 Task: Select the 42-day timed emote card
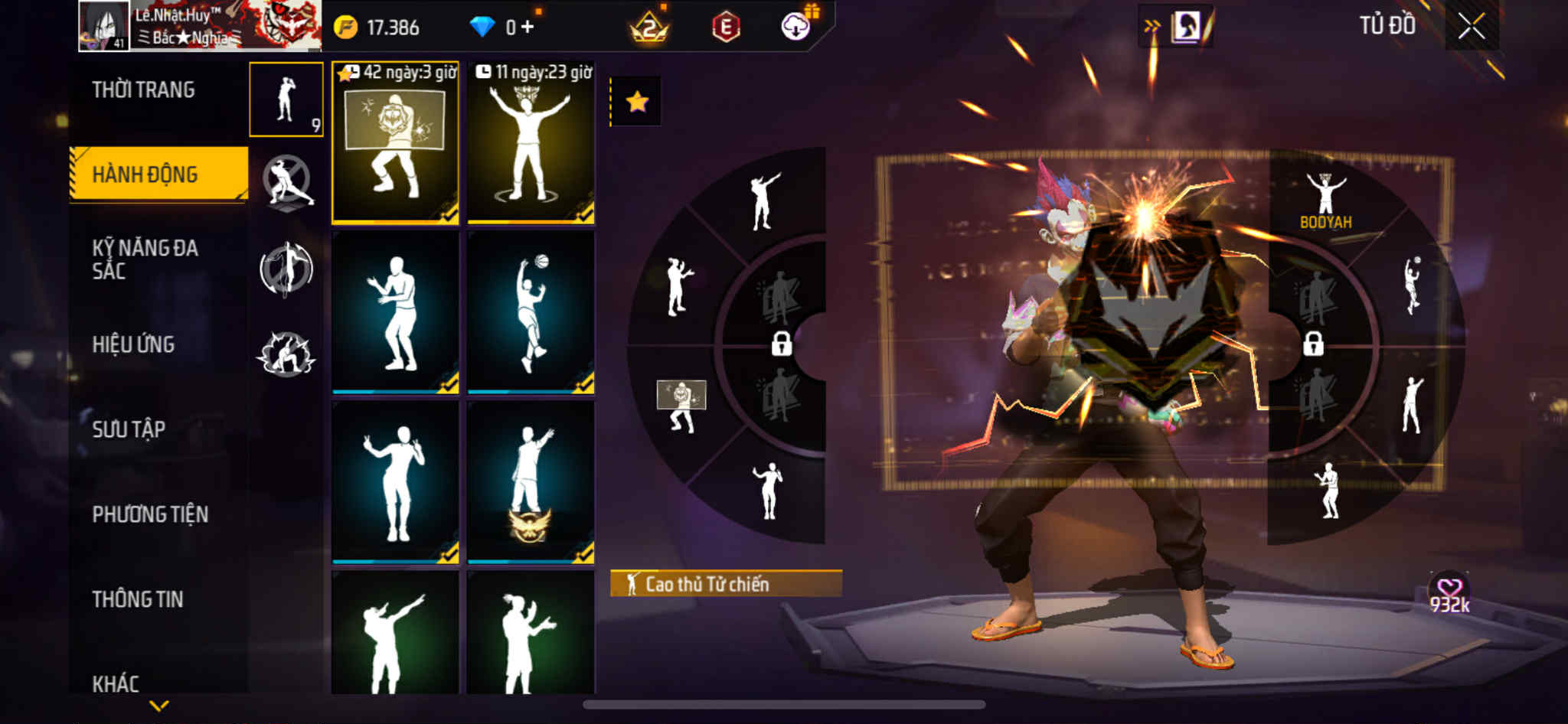click(395, 143)
